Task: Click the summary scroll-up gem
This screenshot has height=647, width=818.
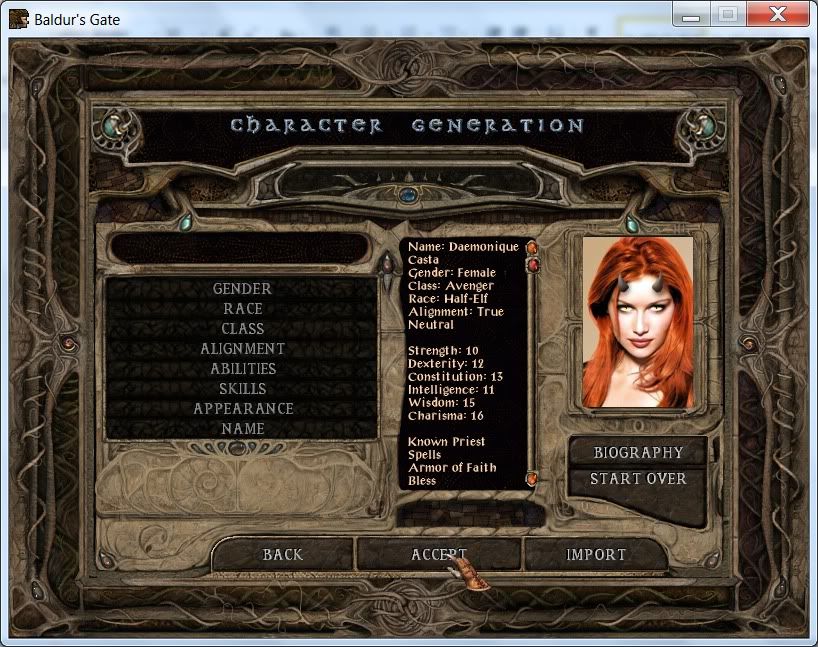Action: 532,247
